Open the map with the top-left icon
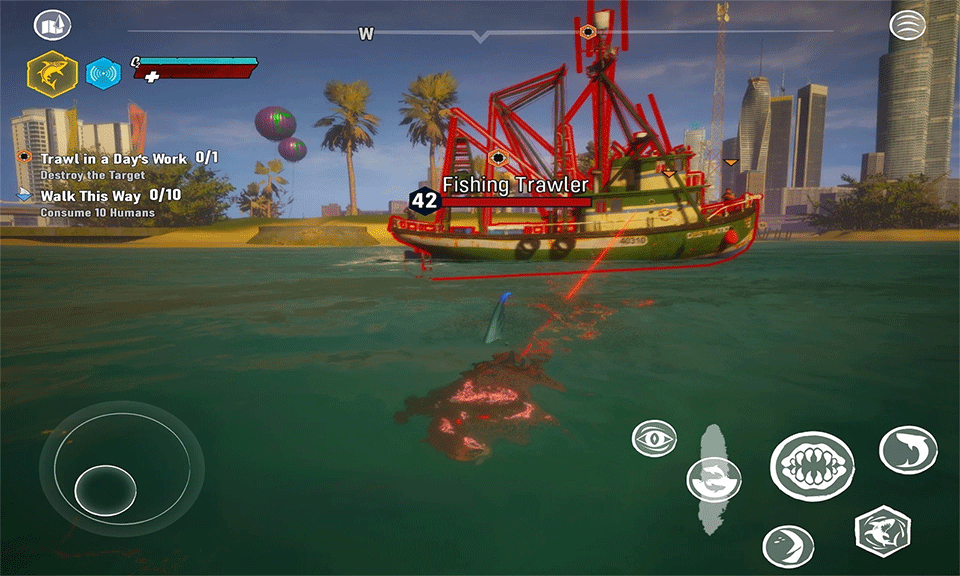 pyautogui.click(x=53, y=25)
